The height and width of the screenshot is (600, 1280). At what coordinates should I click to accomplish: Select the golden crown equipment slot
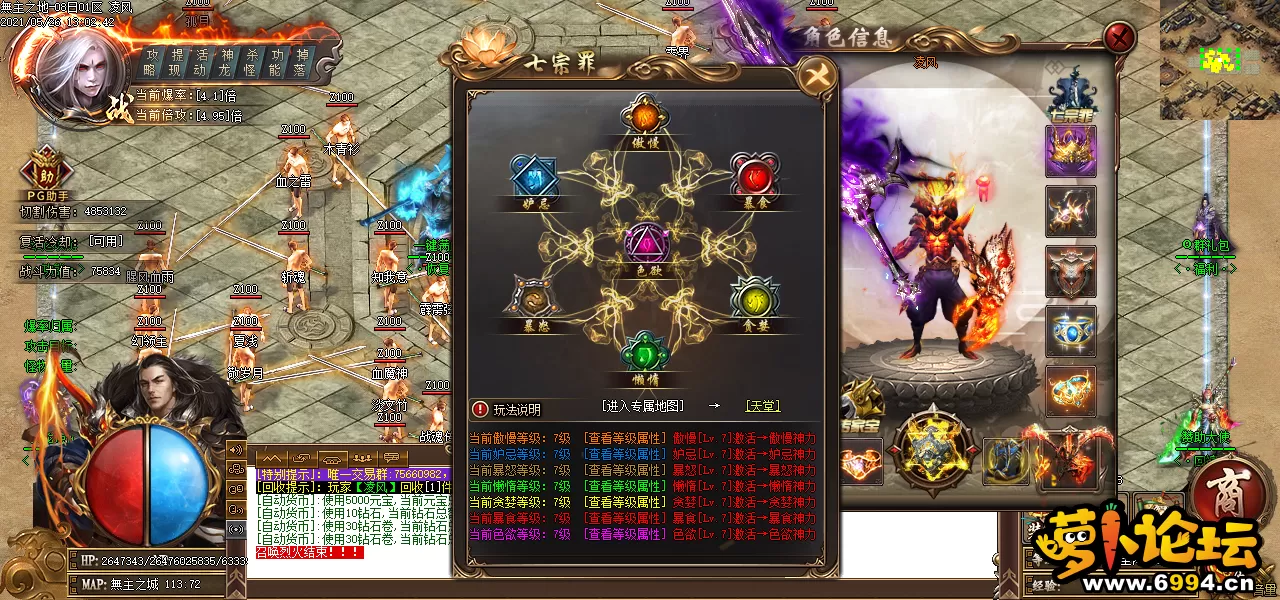click(1070, 151)
